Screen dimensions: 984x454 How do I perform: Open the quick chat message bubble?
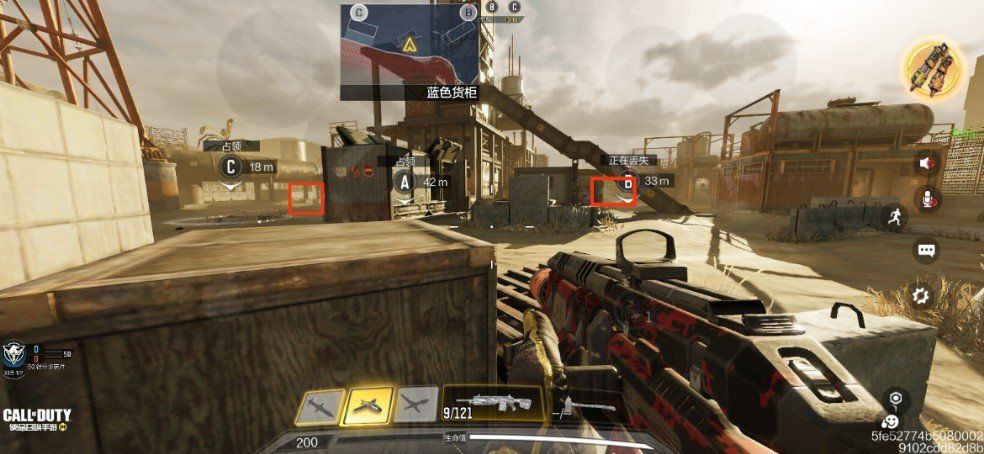point(925,251)
